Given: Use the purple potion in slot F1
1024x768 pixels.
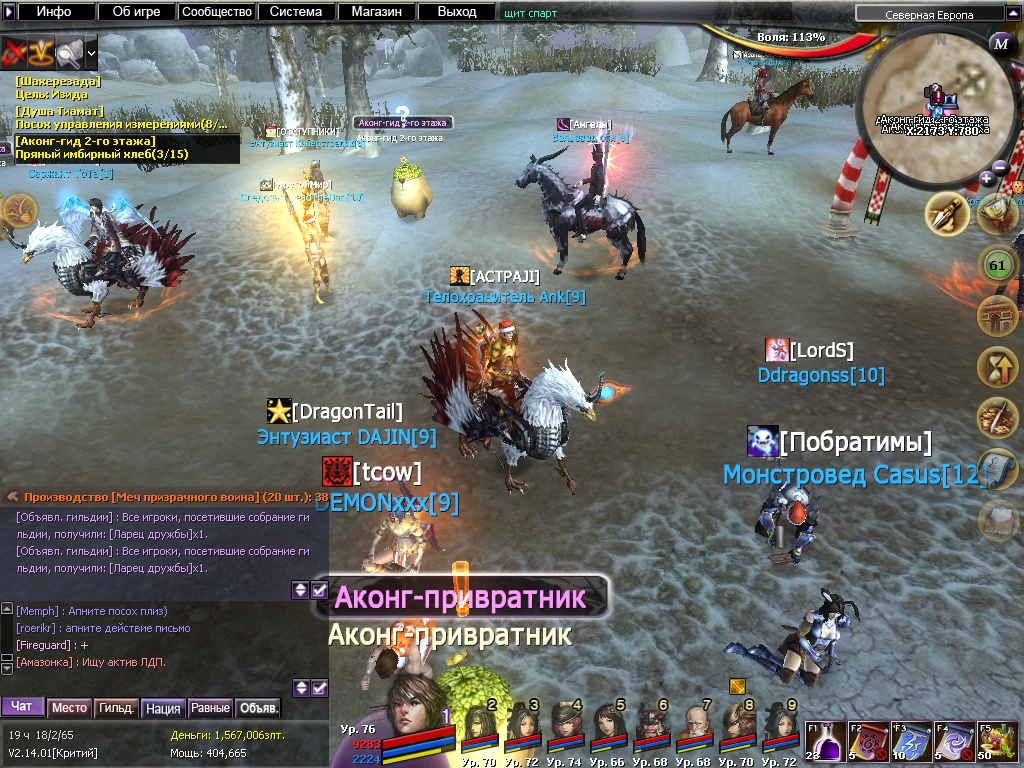Looking at the screenshot, I should [824, 743].
